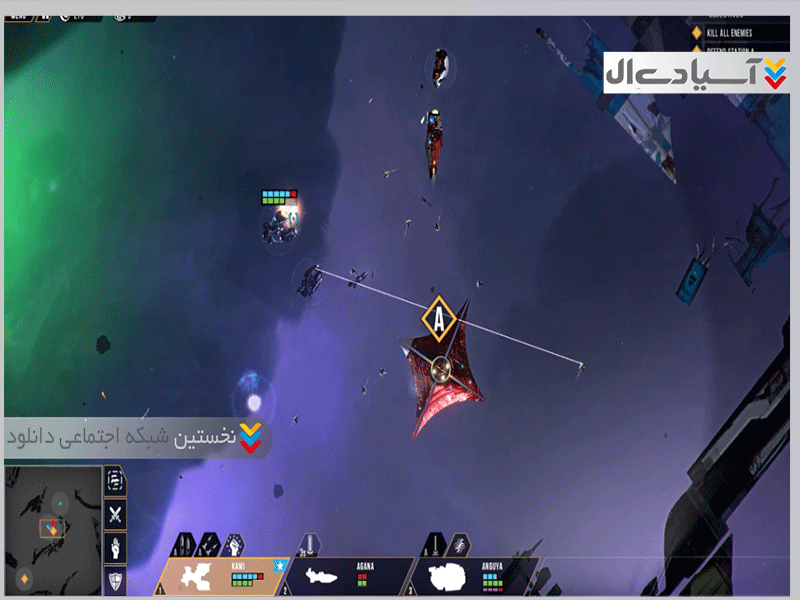Pause the game with the pause button
The height and width of the screenshot is (600, 800).
coord(44,16)
